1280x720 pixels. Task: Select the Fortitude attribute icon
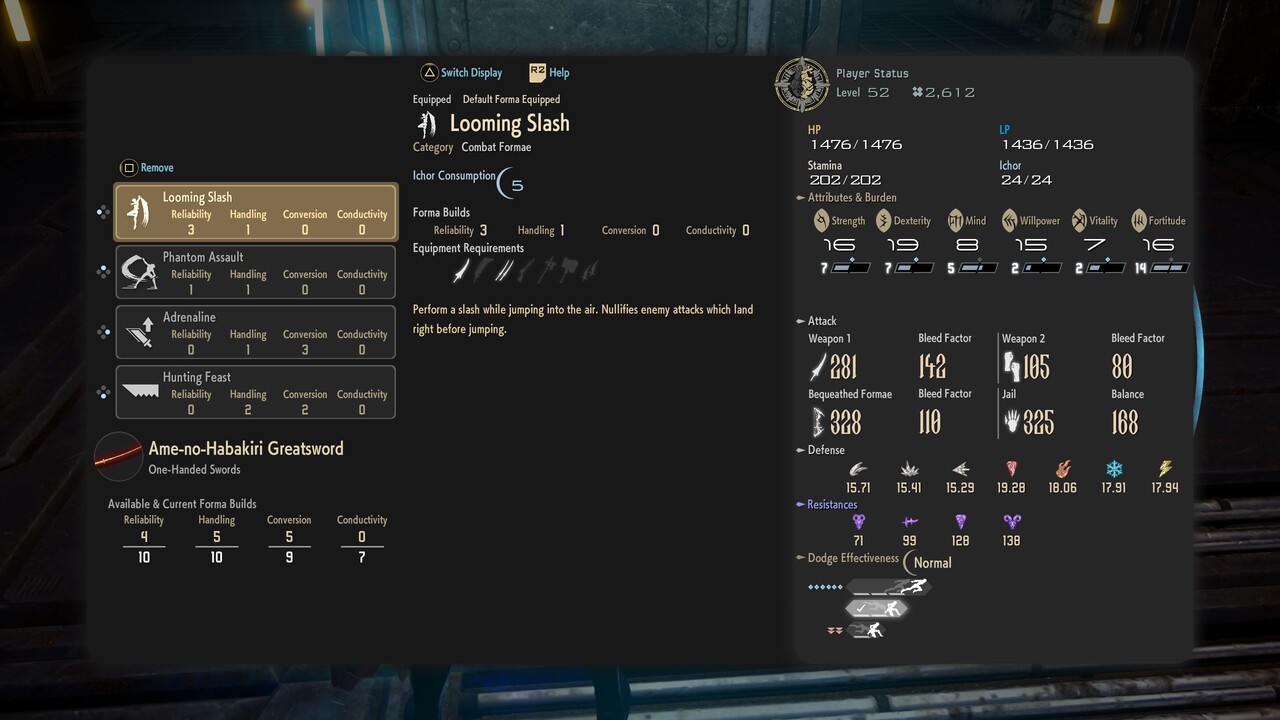pos(1139,221)
